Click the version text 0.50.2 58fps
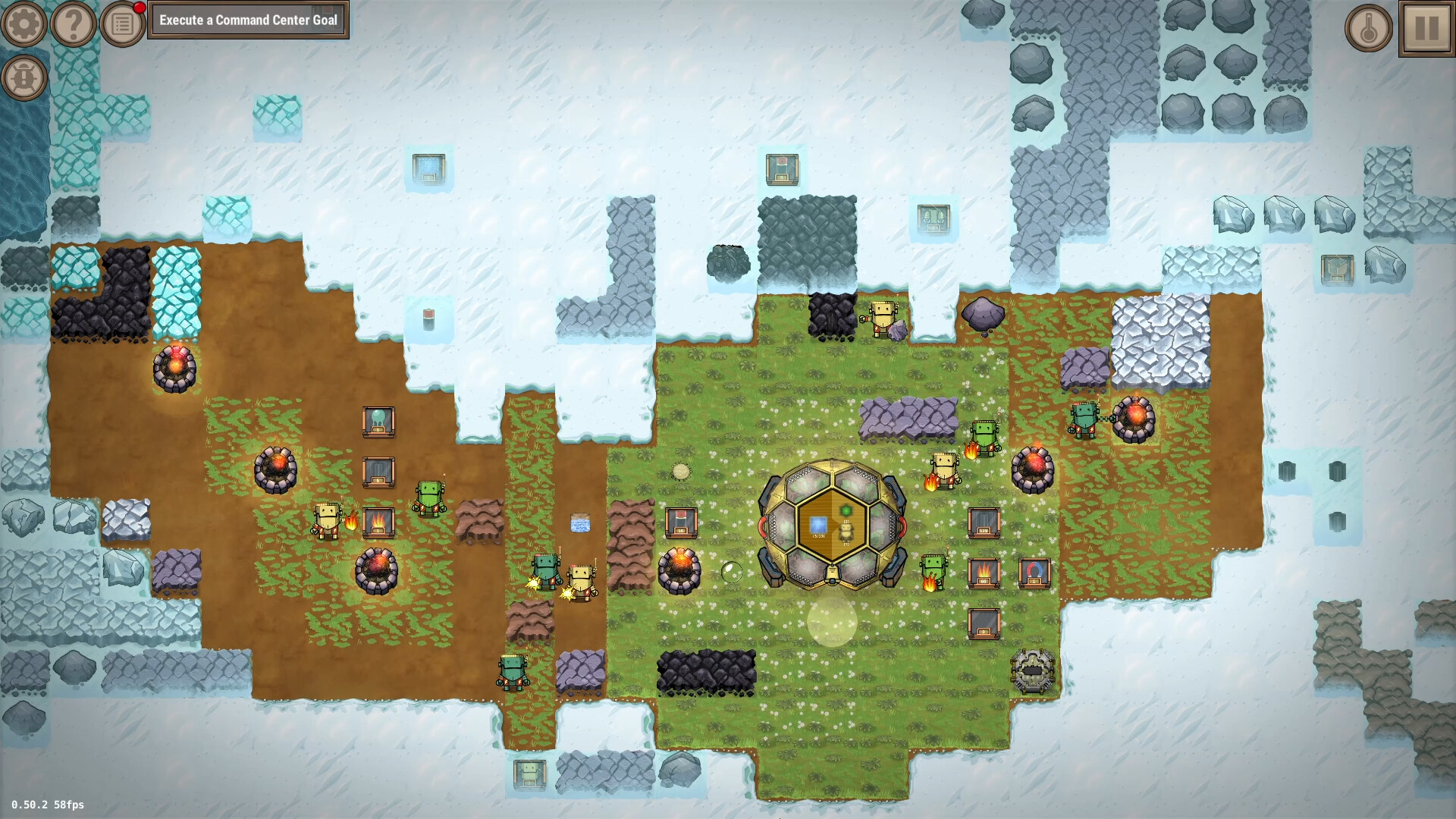This screenshot has width=1456, height=819. (47, 804)
